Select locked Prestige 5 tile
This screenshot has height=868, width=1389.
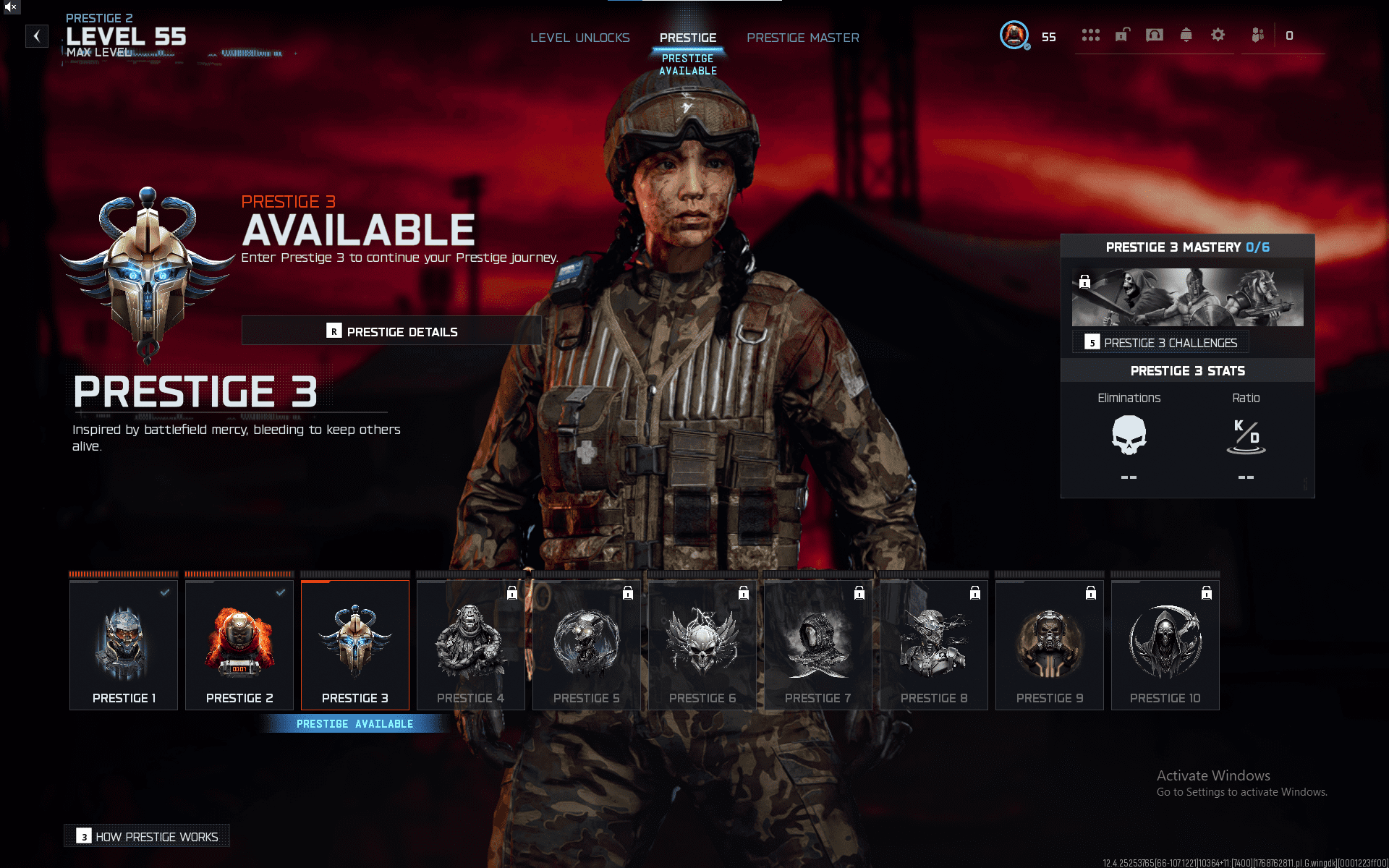587,645
